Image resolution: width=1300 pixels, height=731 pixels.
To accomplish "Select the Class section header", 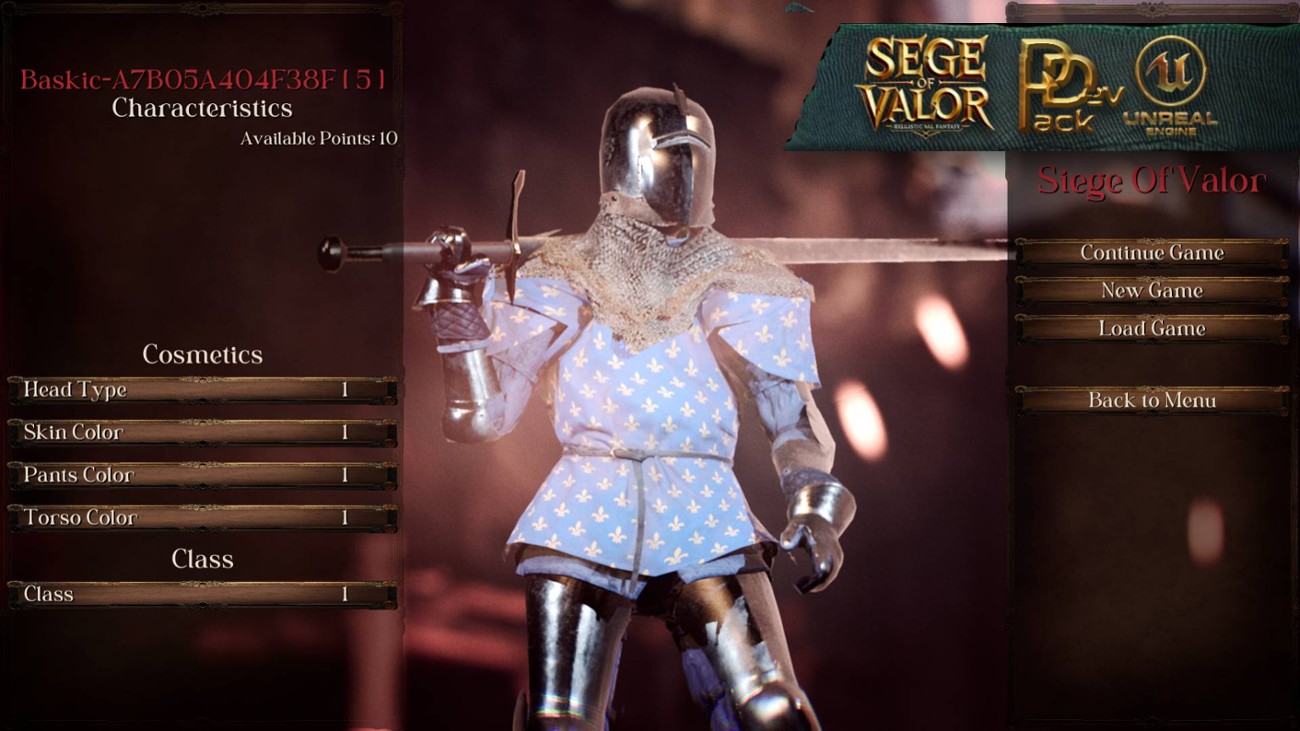I will [203, 560].
